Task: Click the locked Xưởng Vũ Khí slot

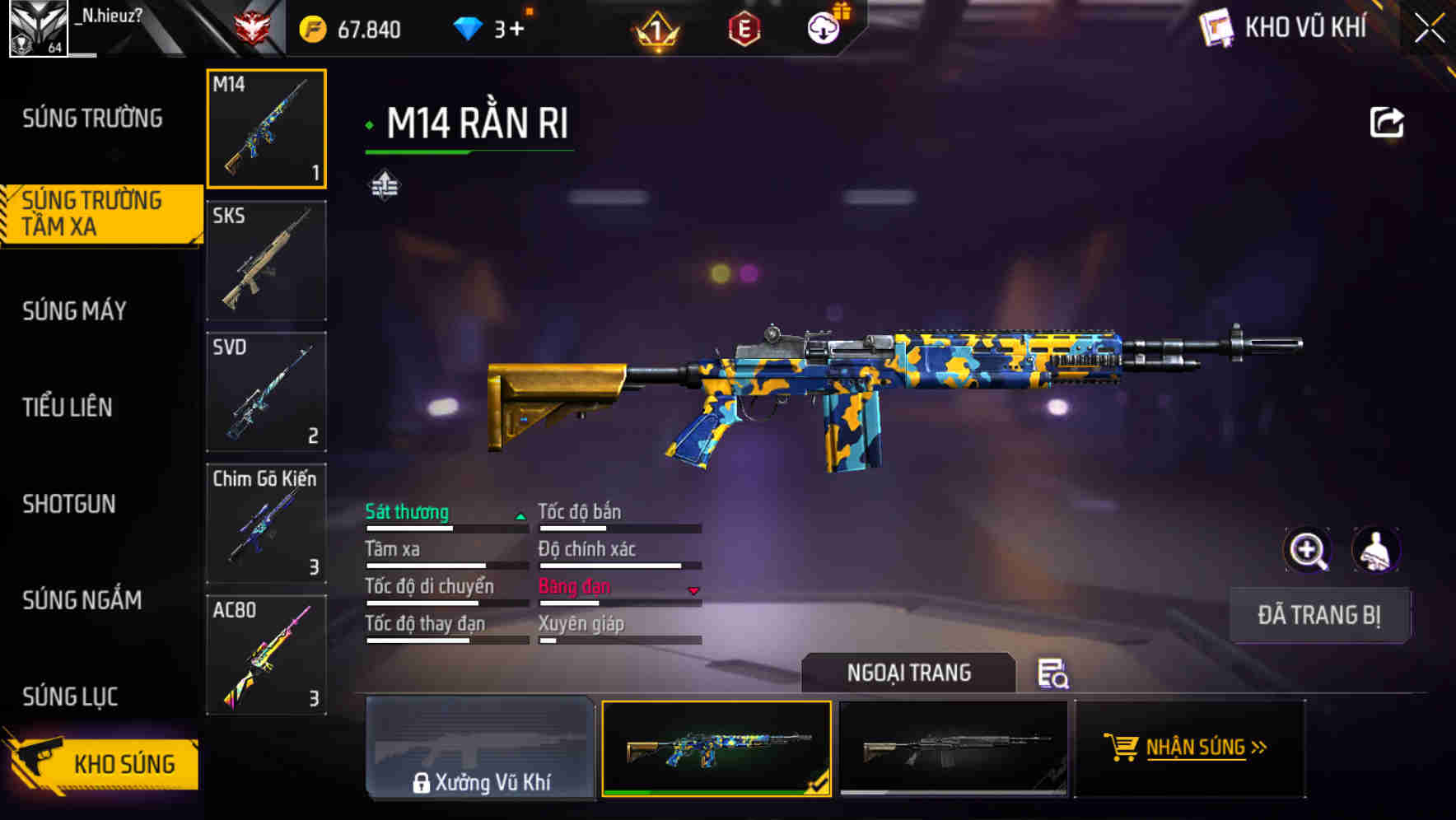Action: click(481, 749)
